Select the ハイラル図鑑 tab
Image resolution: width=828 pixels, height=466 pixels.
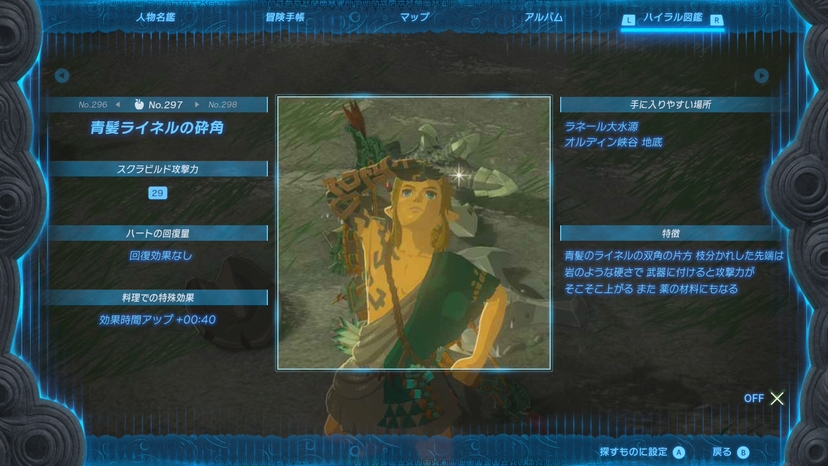point(673,18)
